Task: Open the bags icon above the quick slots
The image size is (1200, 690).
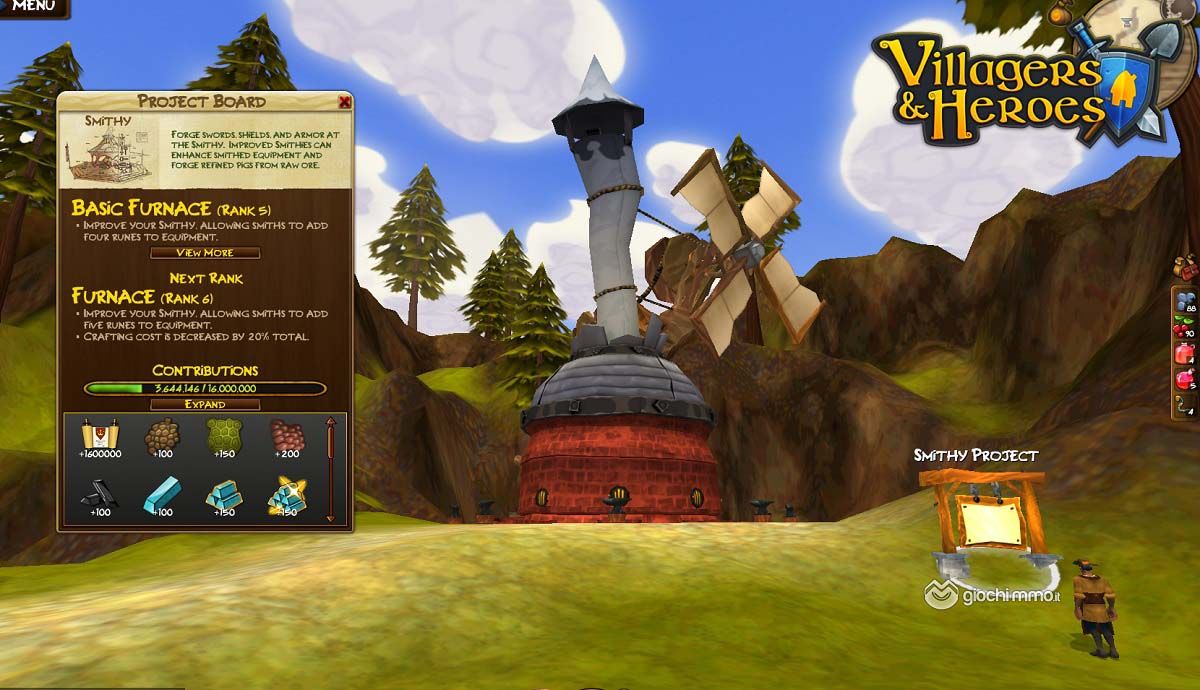Action: coord(1184,267)
